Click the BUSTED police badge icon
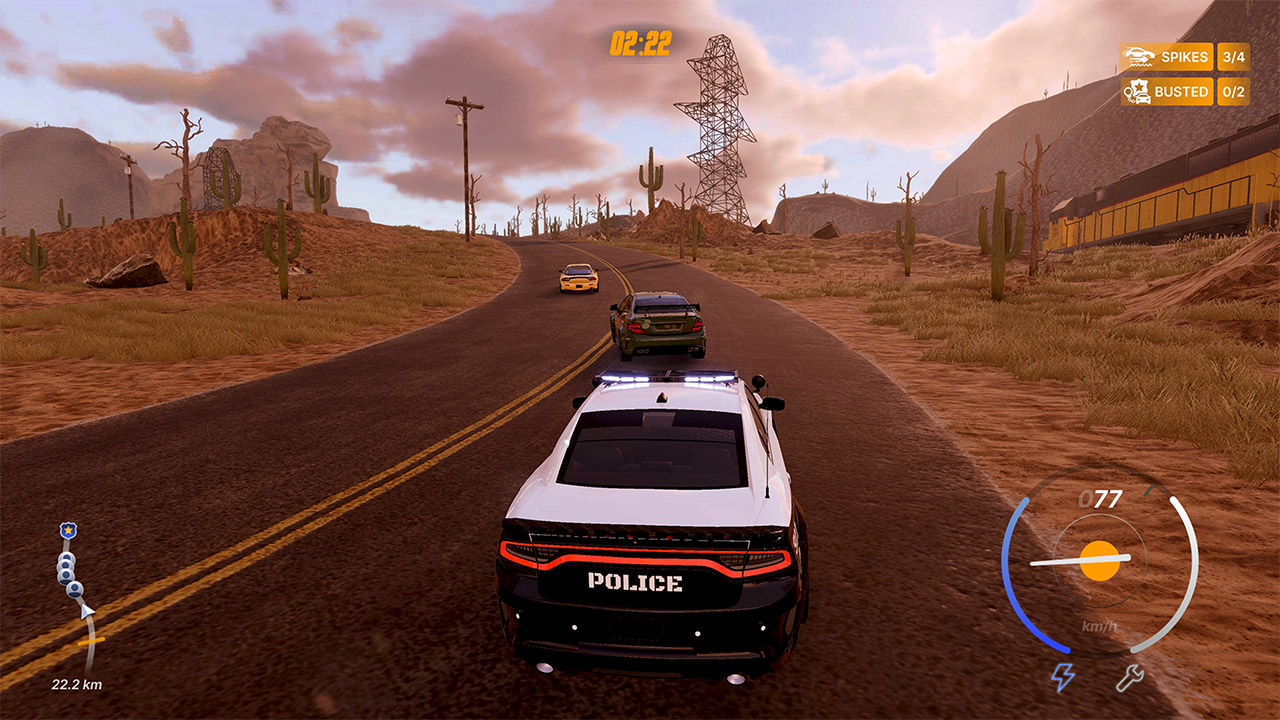 pos(1138,91)
